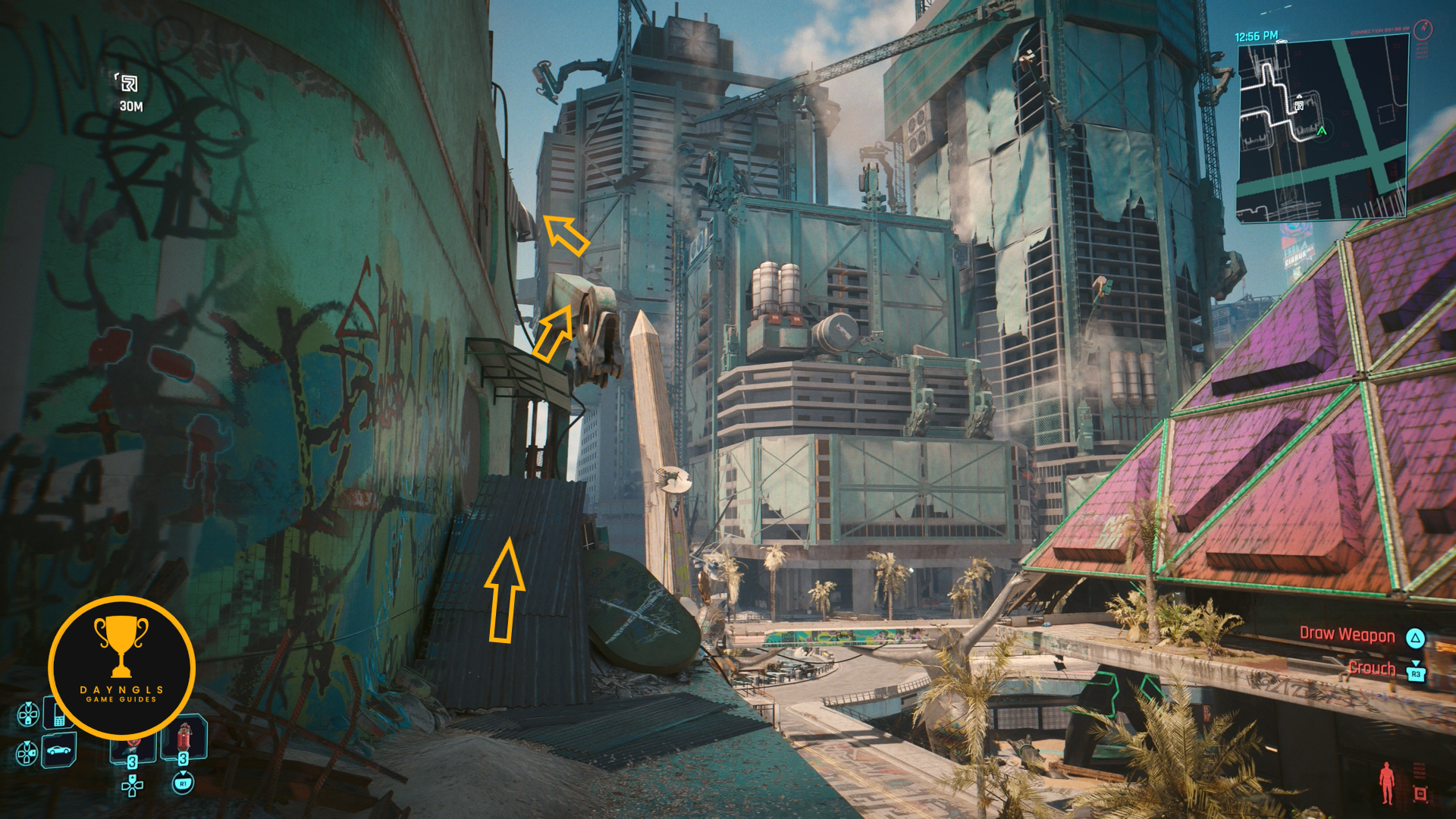Click the quest objective distance marker
Viewport: 1456px width, 819px height.
(130, 83)
